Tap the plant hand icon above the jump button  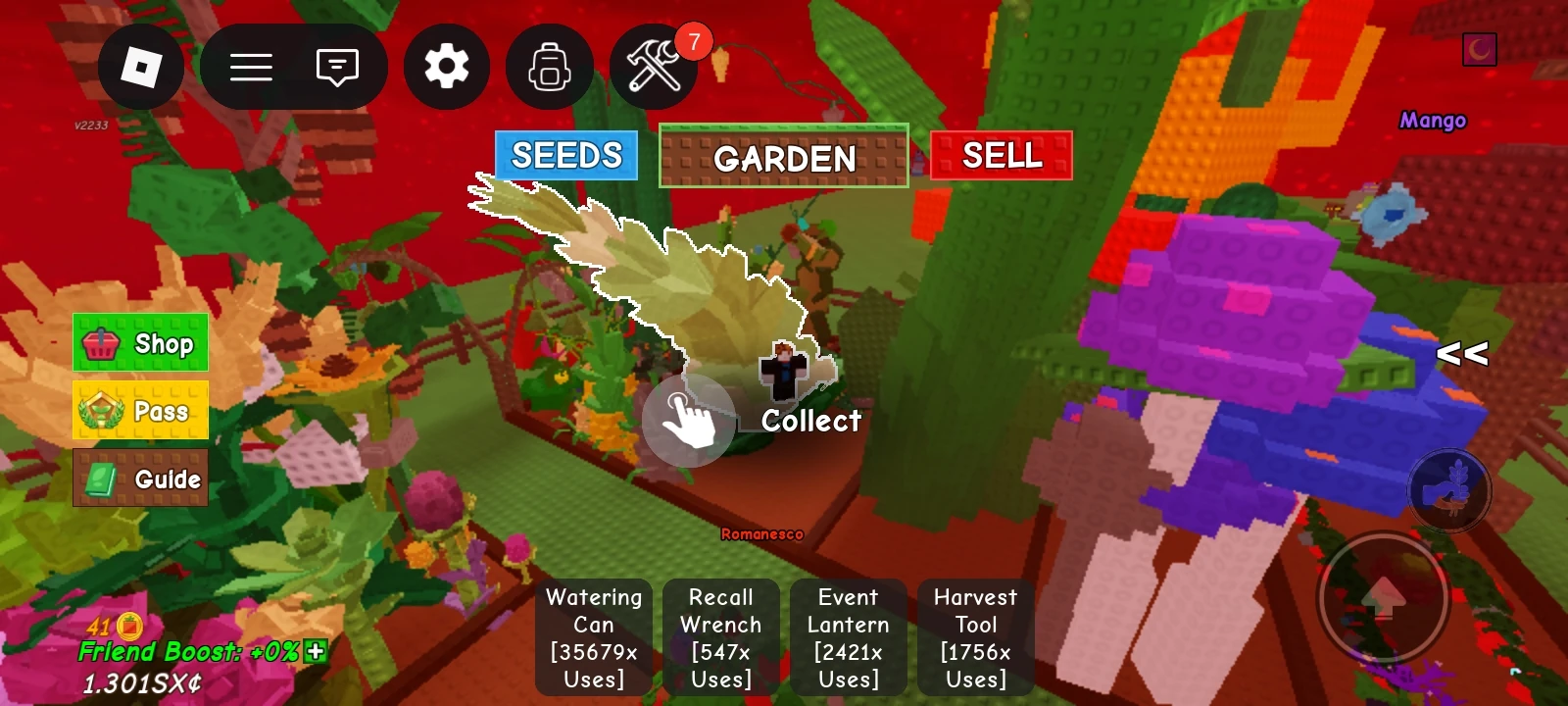tap(1447, 491)
